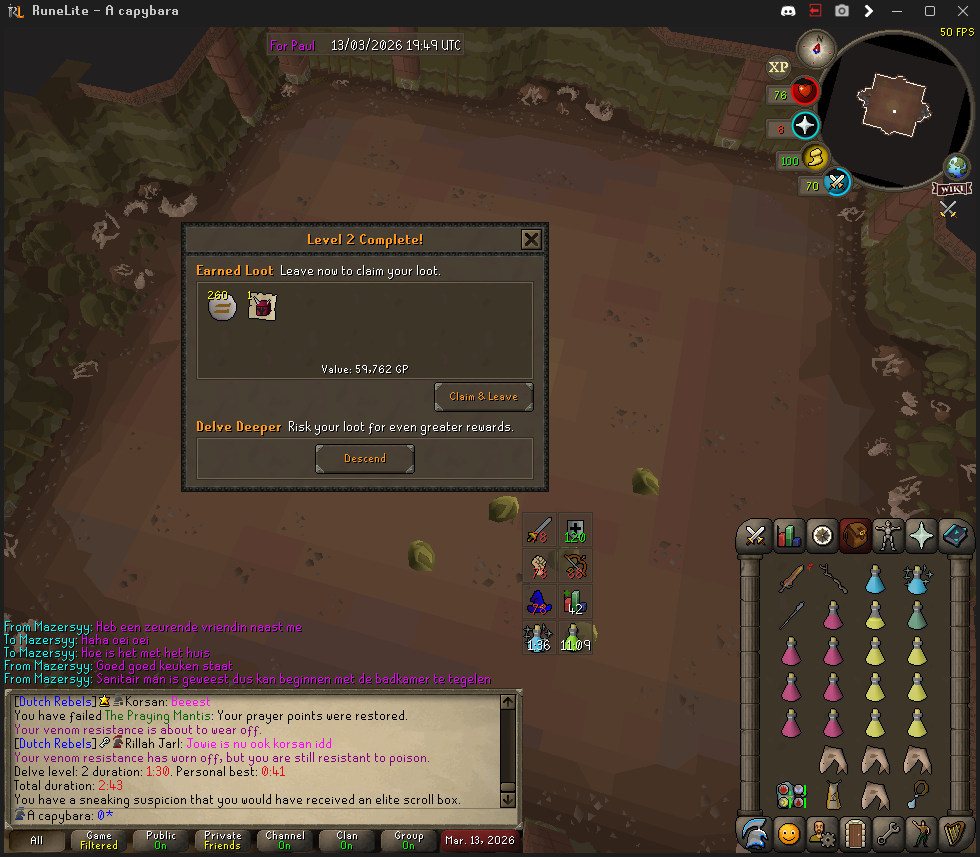
Task: Select the rune pouch in inventory
Action: pos(790,796)
